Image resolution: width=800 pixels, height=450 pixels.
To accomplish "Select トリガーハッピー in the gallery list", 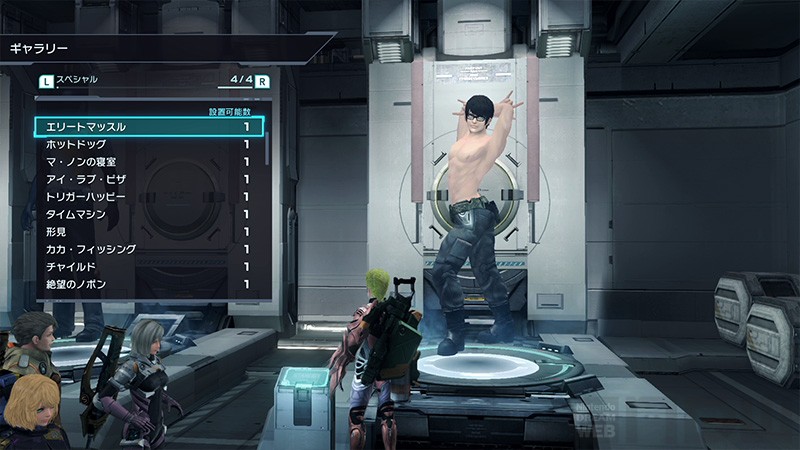I will pyautogui.click(x=150, y=197).
